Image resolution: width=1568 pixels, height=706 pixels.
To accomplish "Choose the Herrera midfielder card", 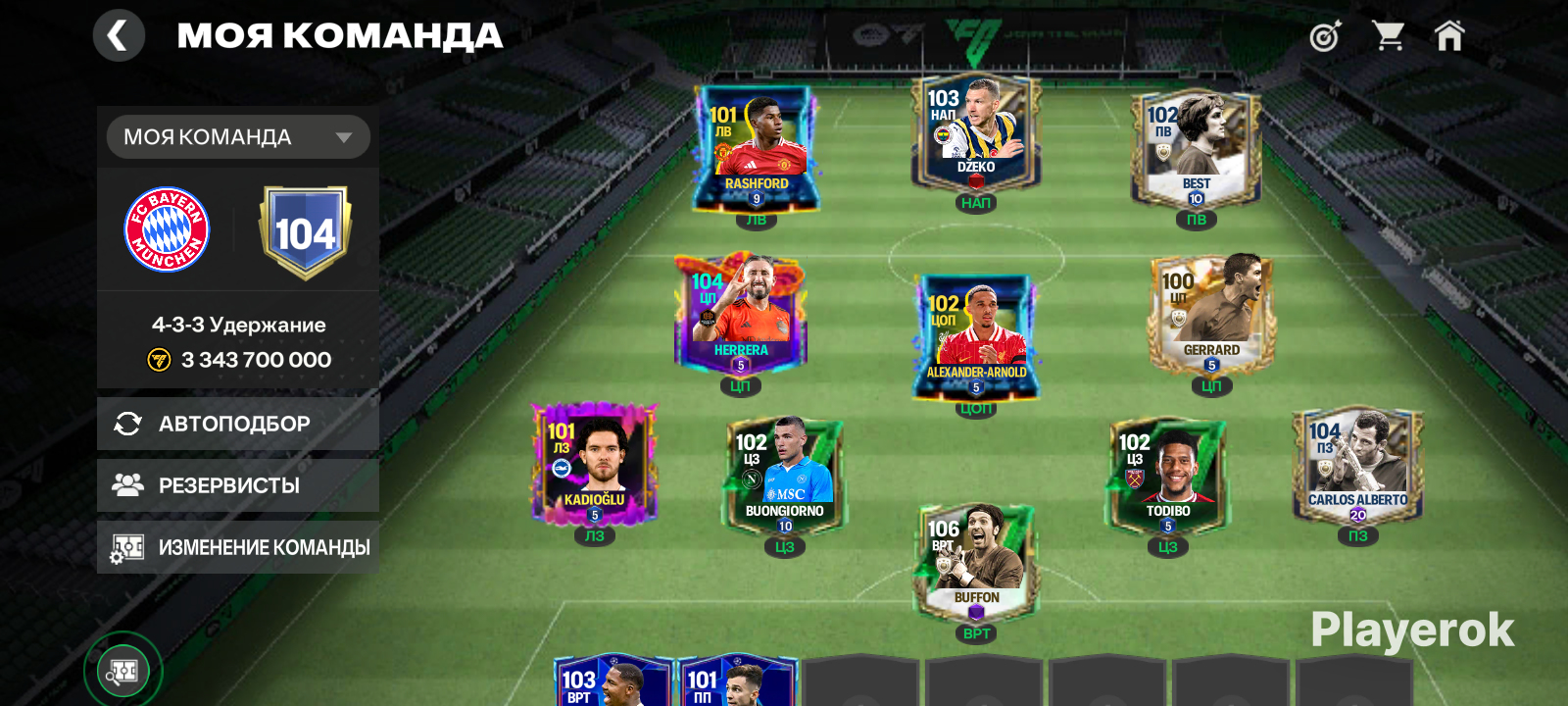I will point(741,316).
